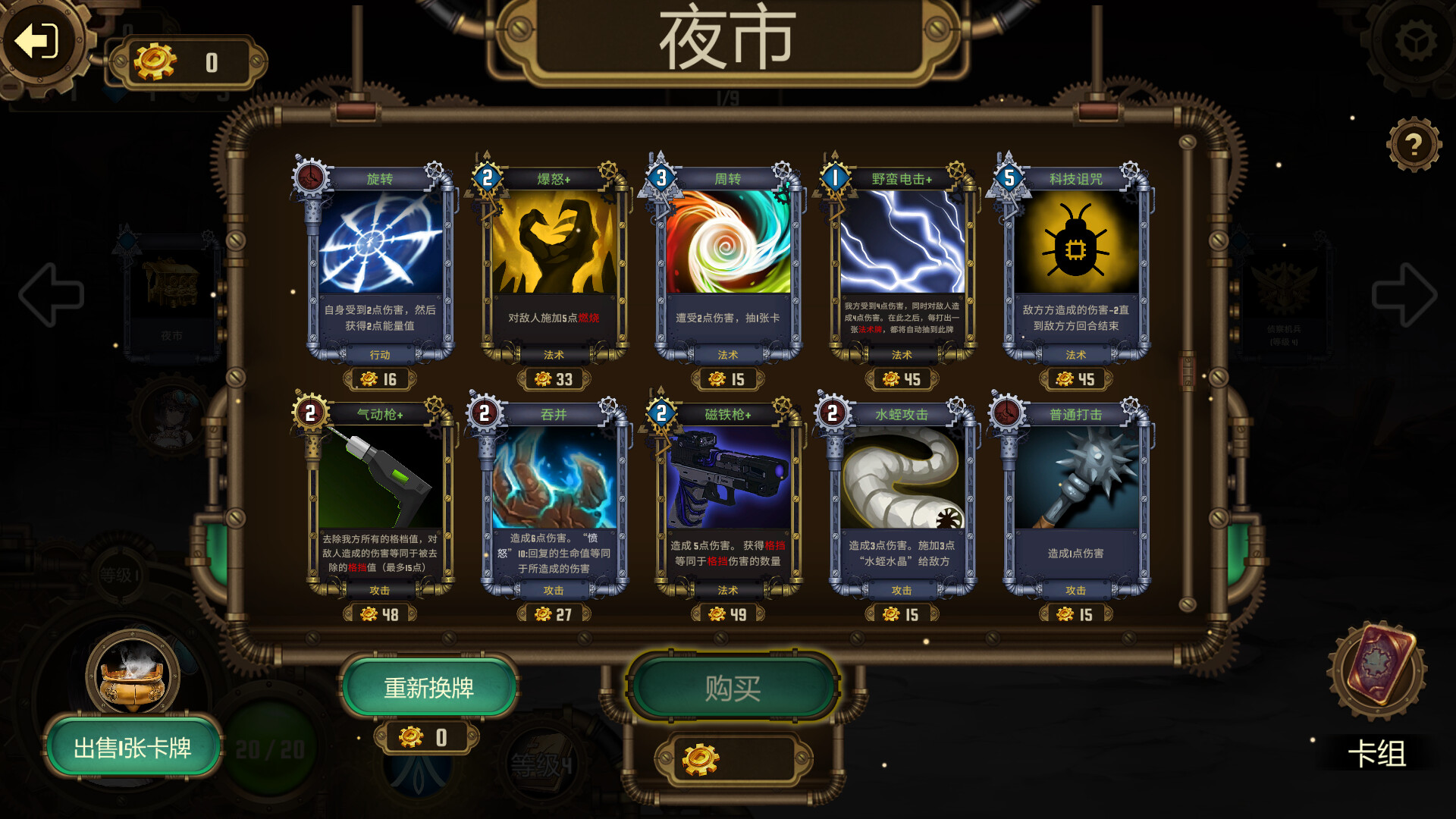Expand the next shop page with right arrow
Viewport: 1456px width, 819px height.
click(1403, 296)
